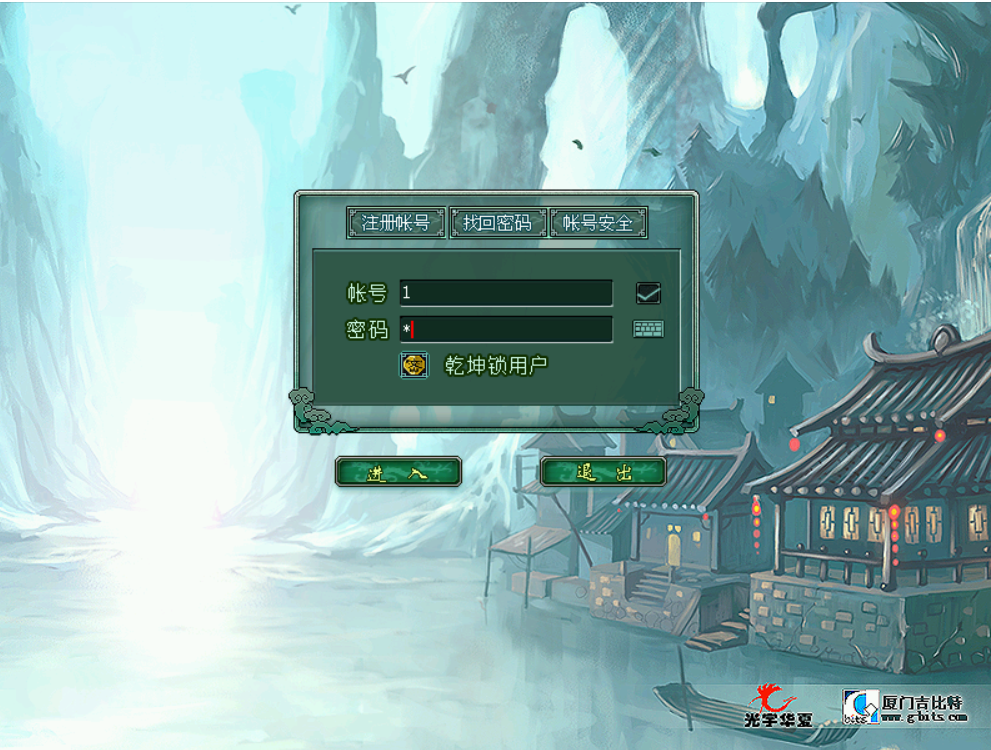
Task: Open the 注册帐号 account registration button
Action: [396, 222]
